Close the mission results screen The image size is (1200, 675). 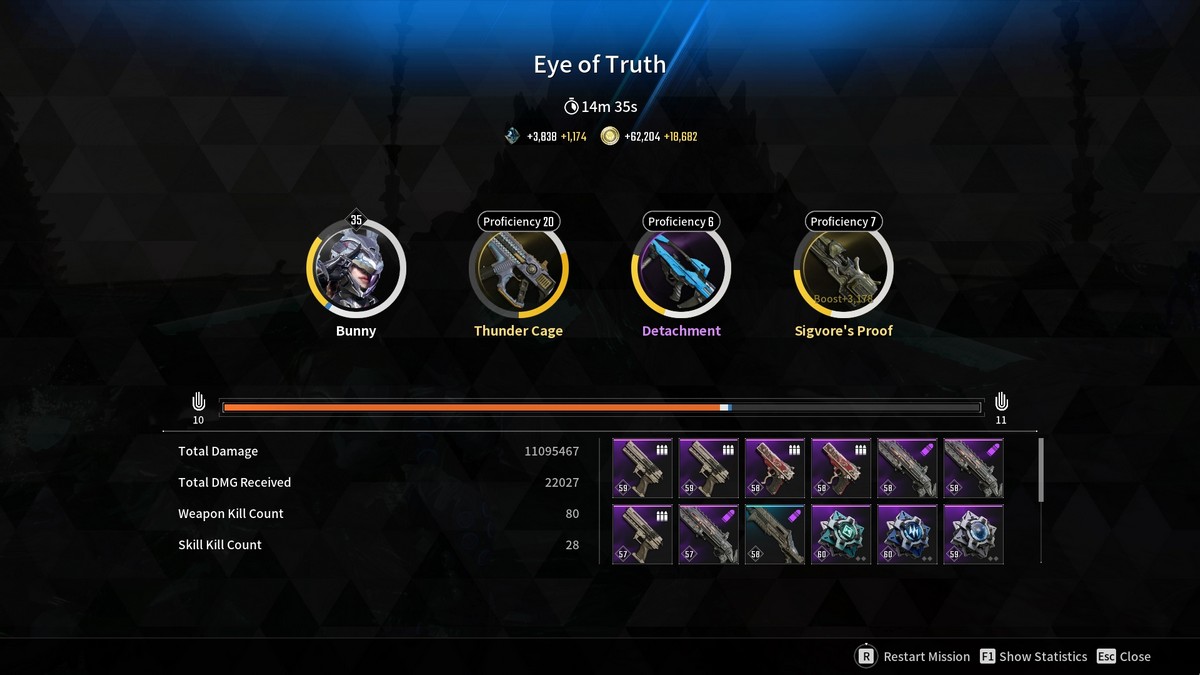tap(1123, 657)
